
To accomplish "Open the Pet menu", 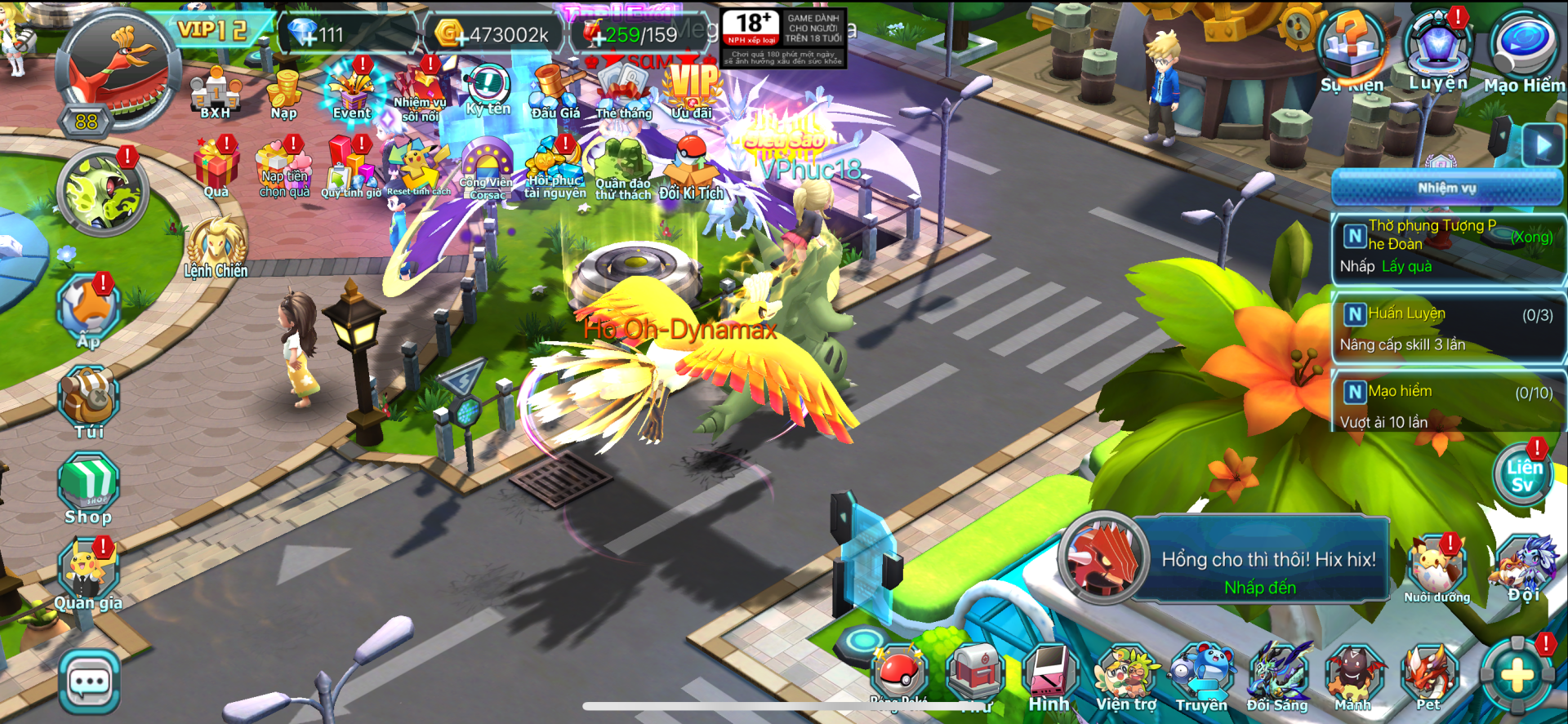I will [1428, 677].
